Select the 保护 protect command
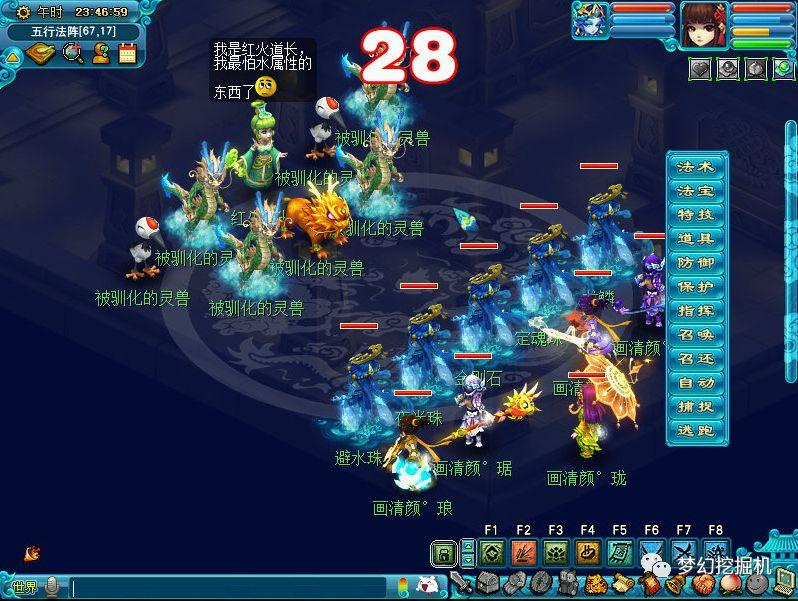 [x=694, y=286]
